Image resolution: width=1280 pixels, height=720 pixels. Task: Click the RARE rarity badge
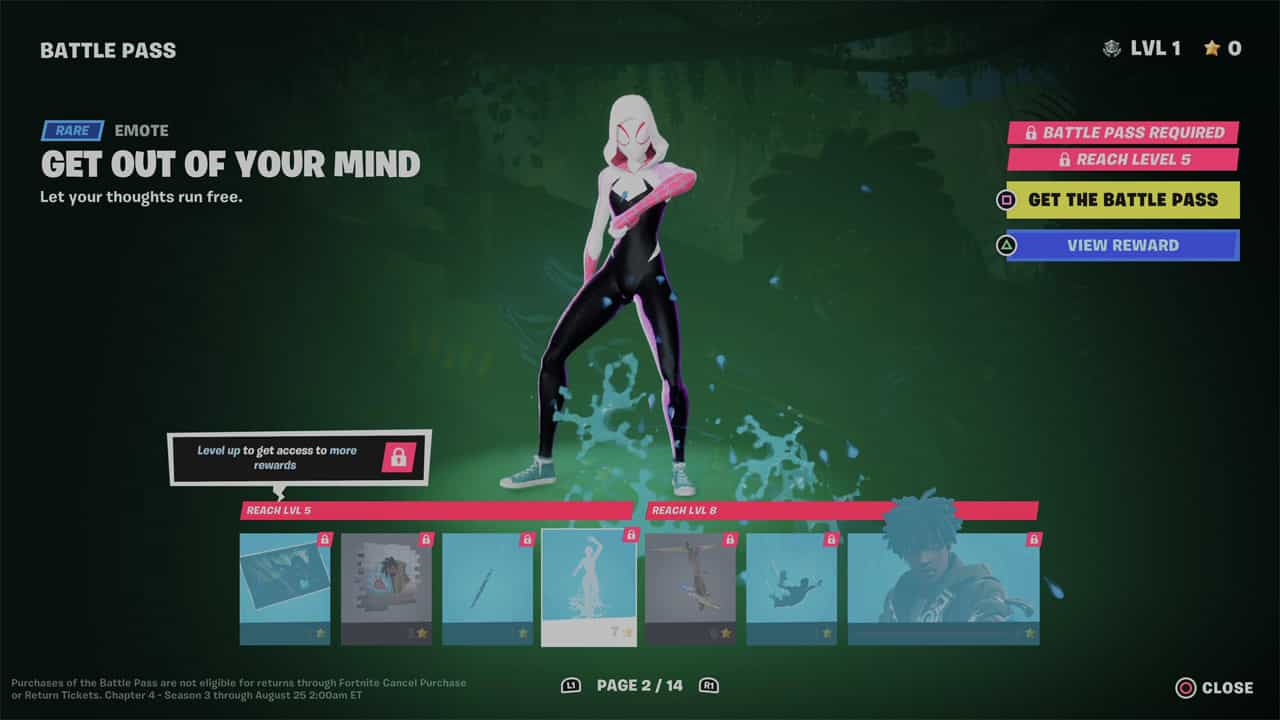[x=71, y=130]
